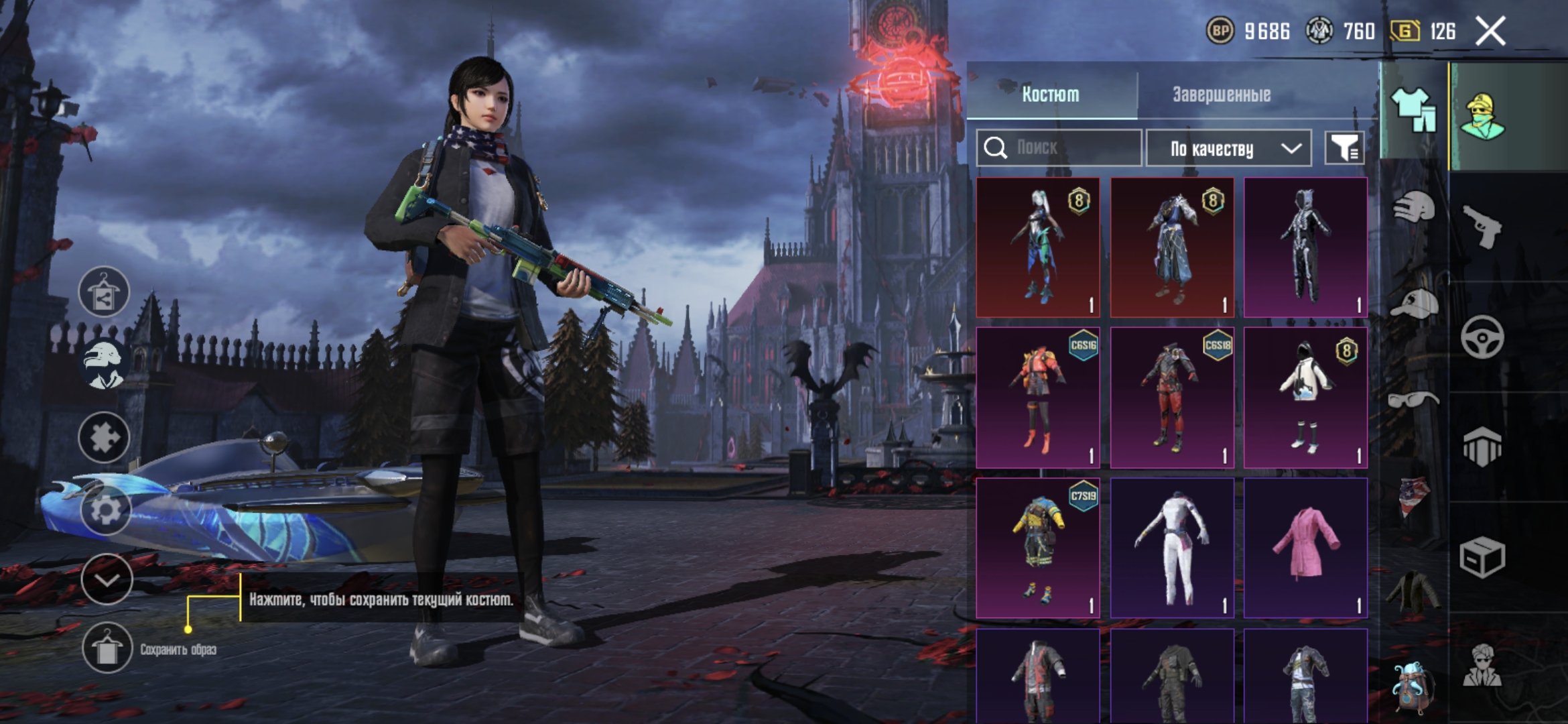1568x724 pixels.
Task: Select the white and pink jumpsuit
Action: click(x=1172, y=548)
